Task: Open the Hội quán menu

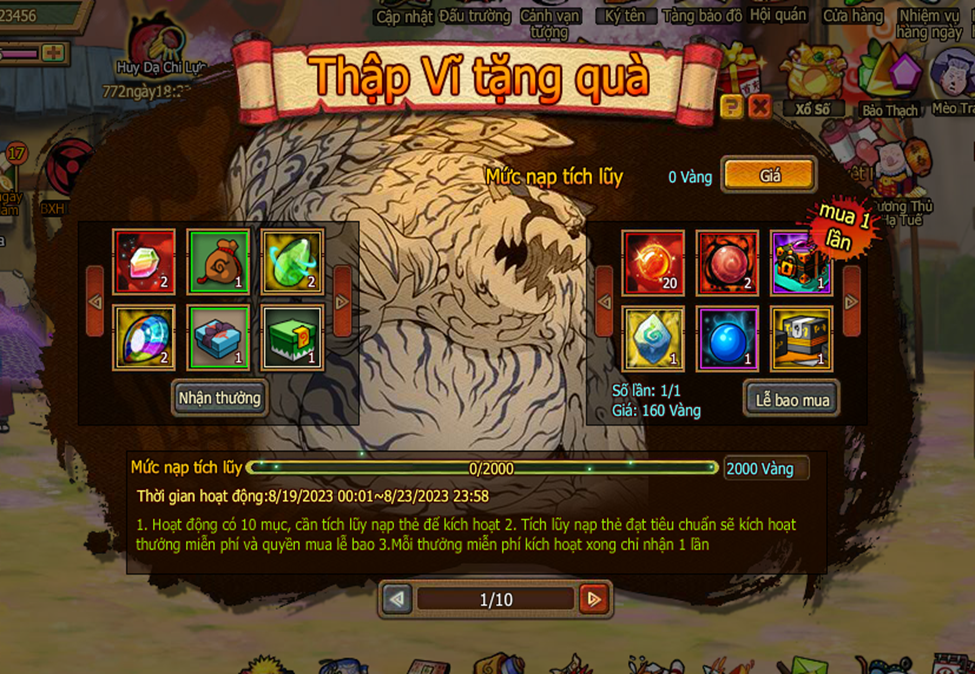Action: coord(778,16)
